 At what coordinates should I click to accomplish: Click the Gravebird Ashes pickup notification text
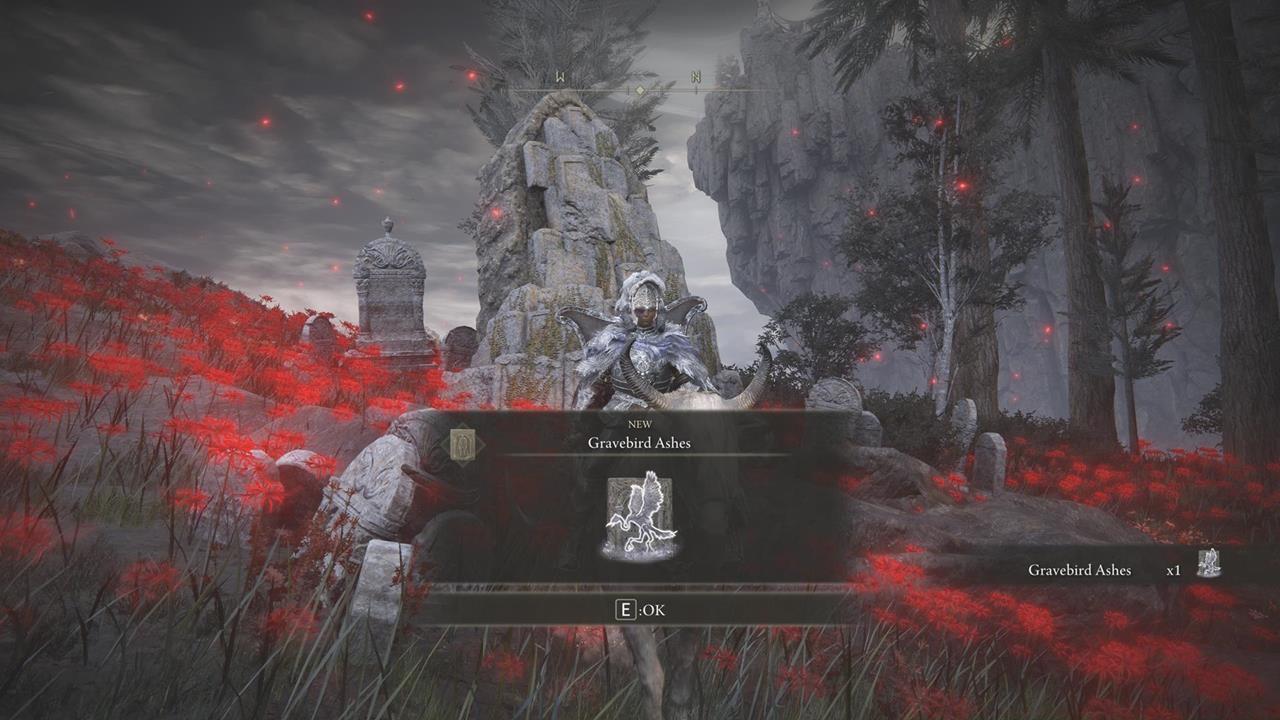point(1080,570)
